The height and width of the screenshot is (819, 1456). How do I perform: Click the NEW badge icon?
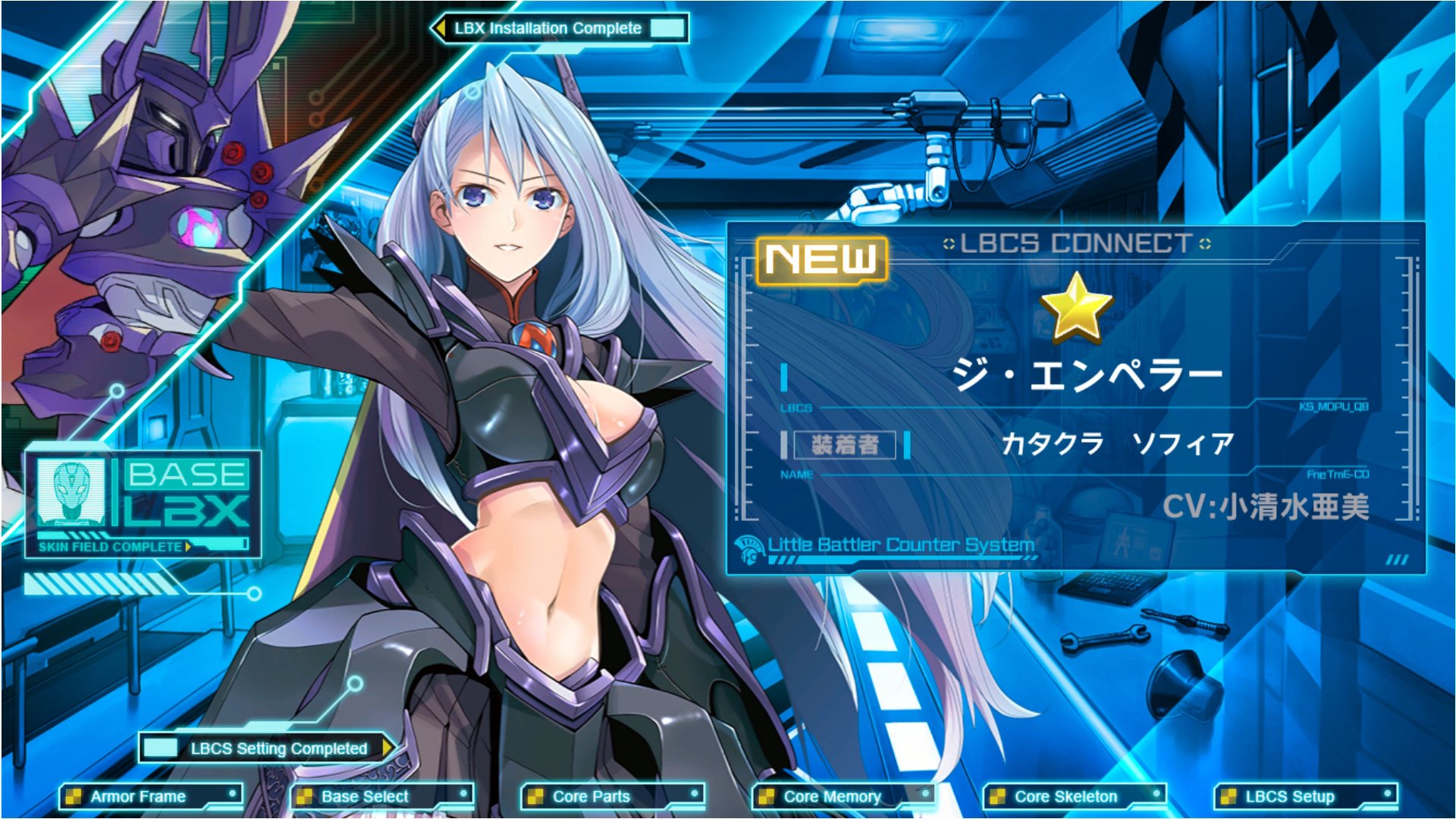coord(821,259)
